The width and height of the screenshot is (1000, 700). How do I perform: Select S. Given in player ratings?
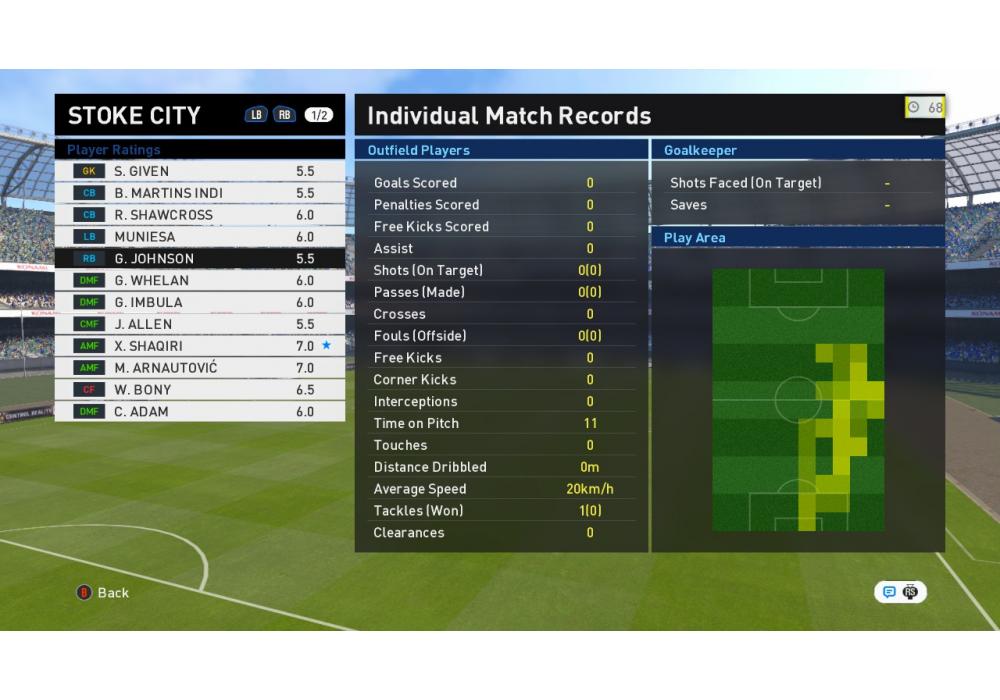[199, 171]
